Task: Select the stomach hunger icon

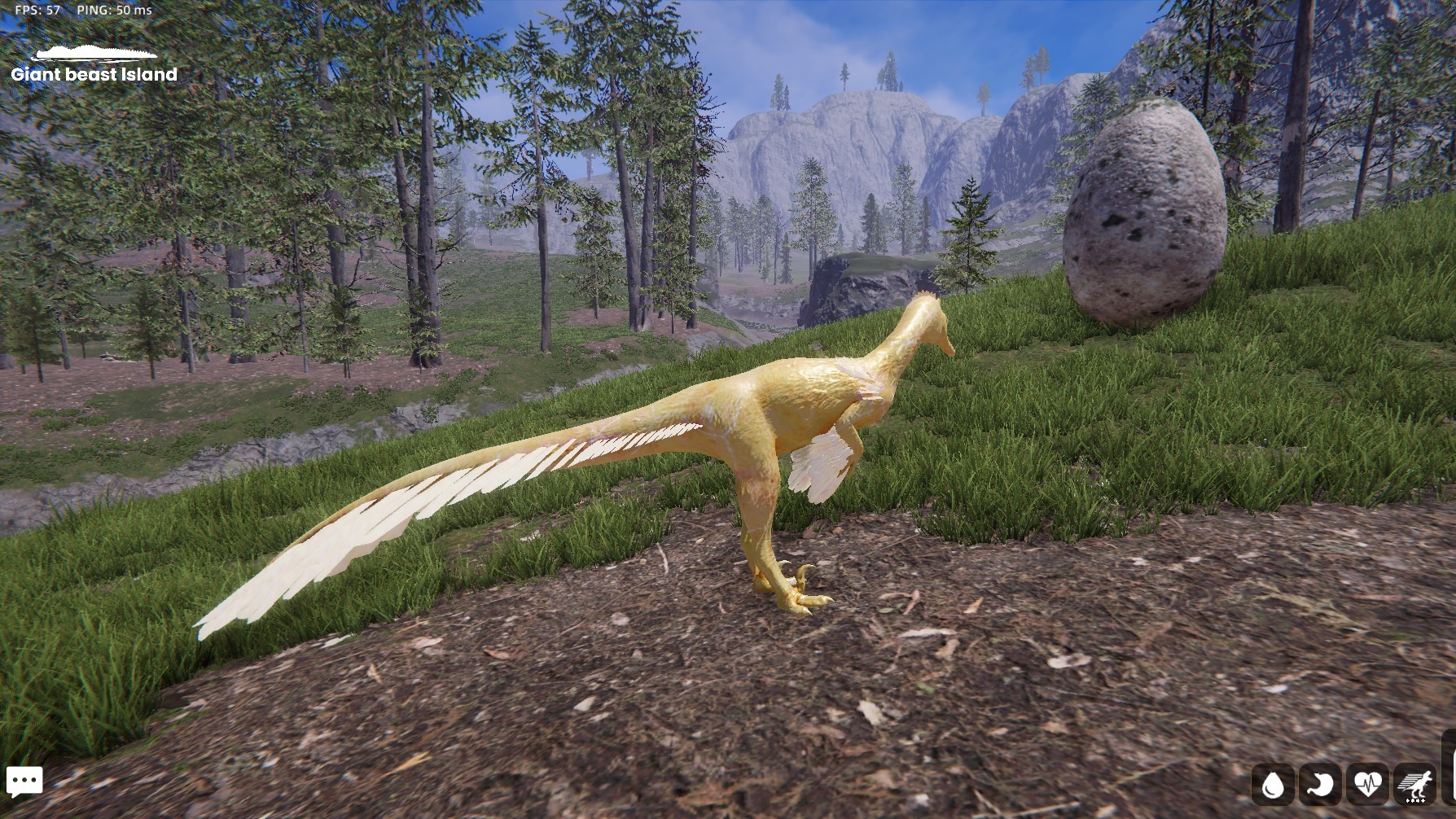Action: tap(1320, 785)
